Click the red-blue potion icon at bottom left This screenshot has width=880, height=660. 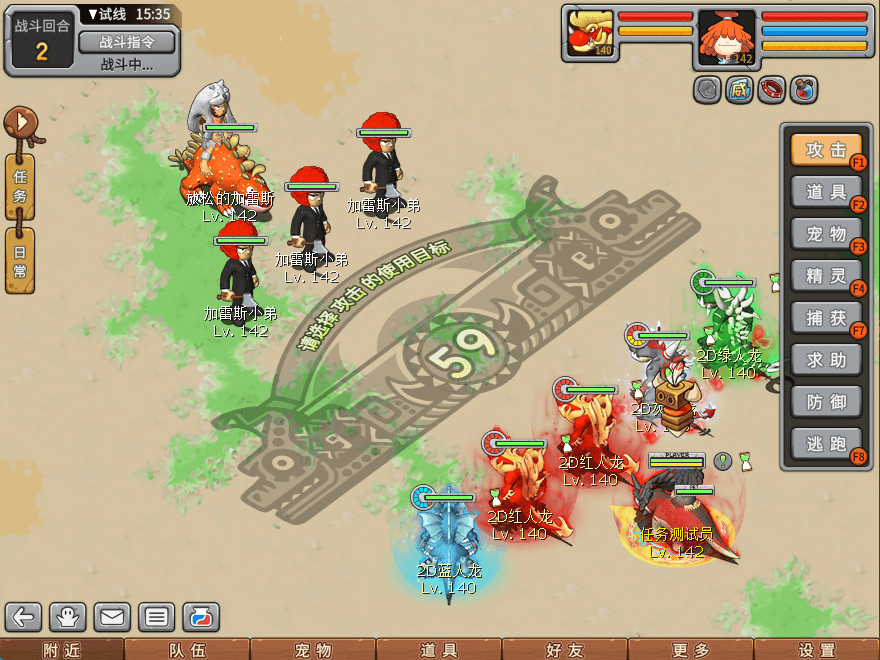(200, 617)
